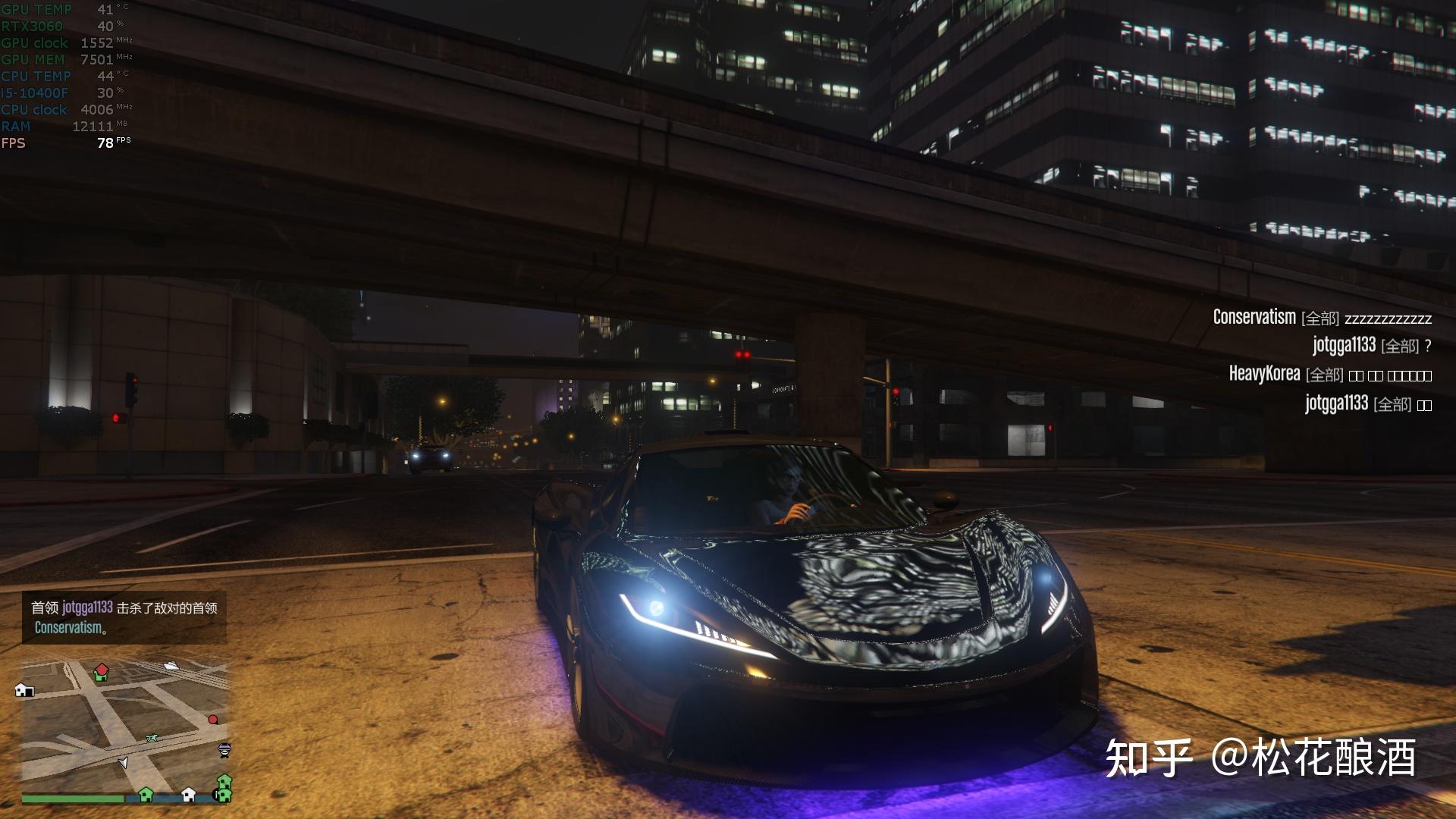The image size is (1456, 819).
Task: Click the masked player blip on the minimap edge
Action: tap(224, 750)
